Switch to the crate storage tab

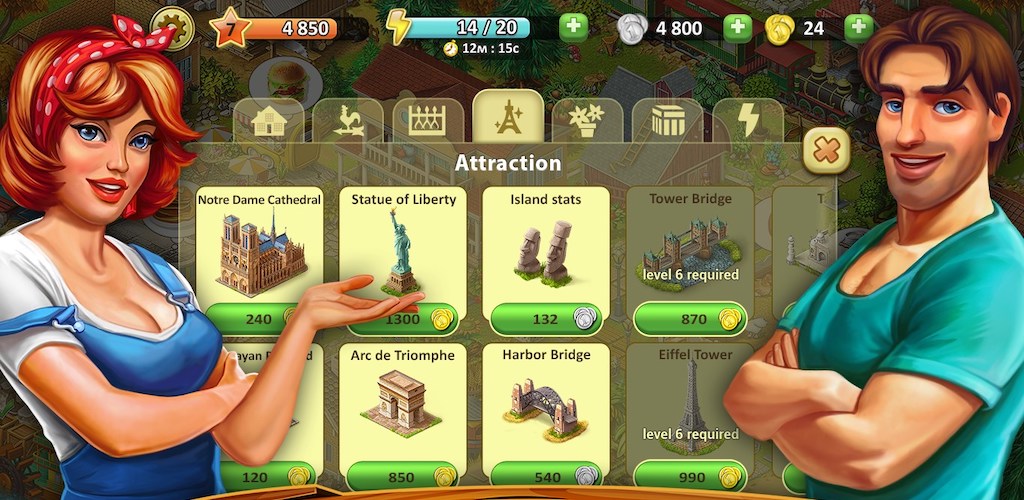(x=667, y=122)
